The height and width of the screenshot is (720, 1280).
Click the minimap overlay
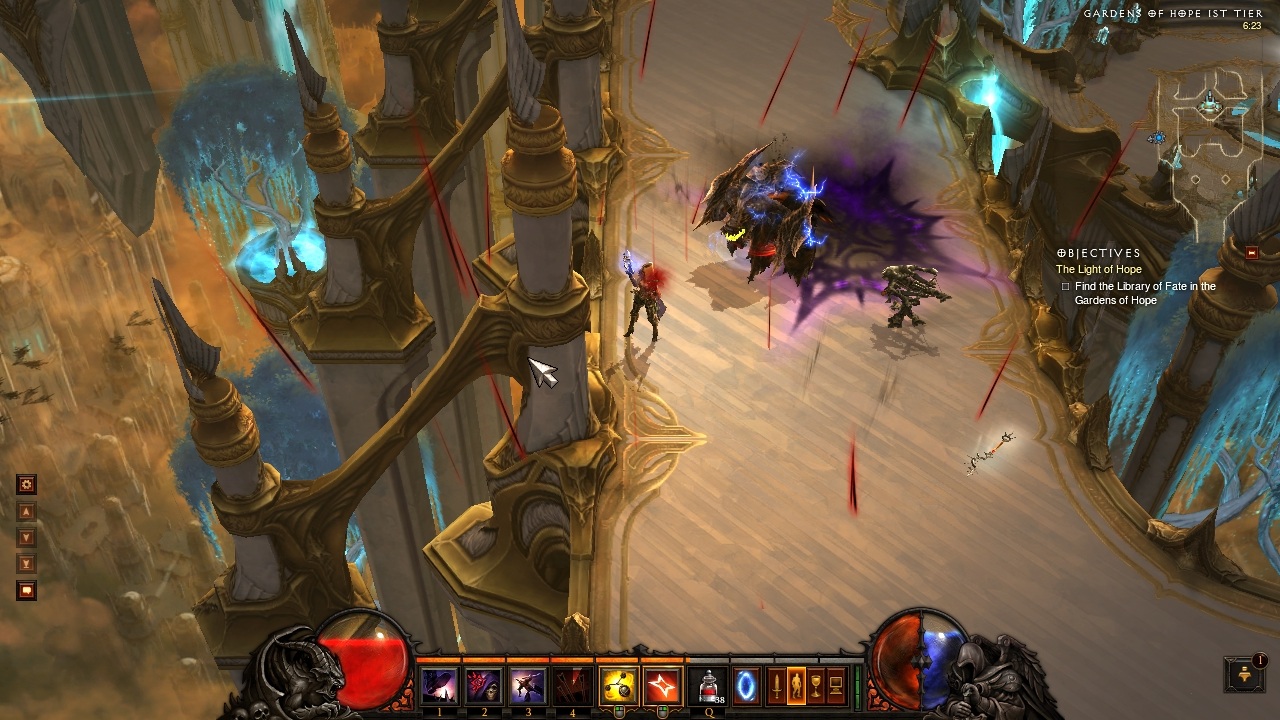point(1209,135)
